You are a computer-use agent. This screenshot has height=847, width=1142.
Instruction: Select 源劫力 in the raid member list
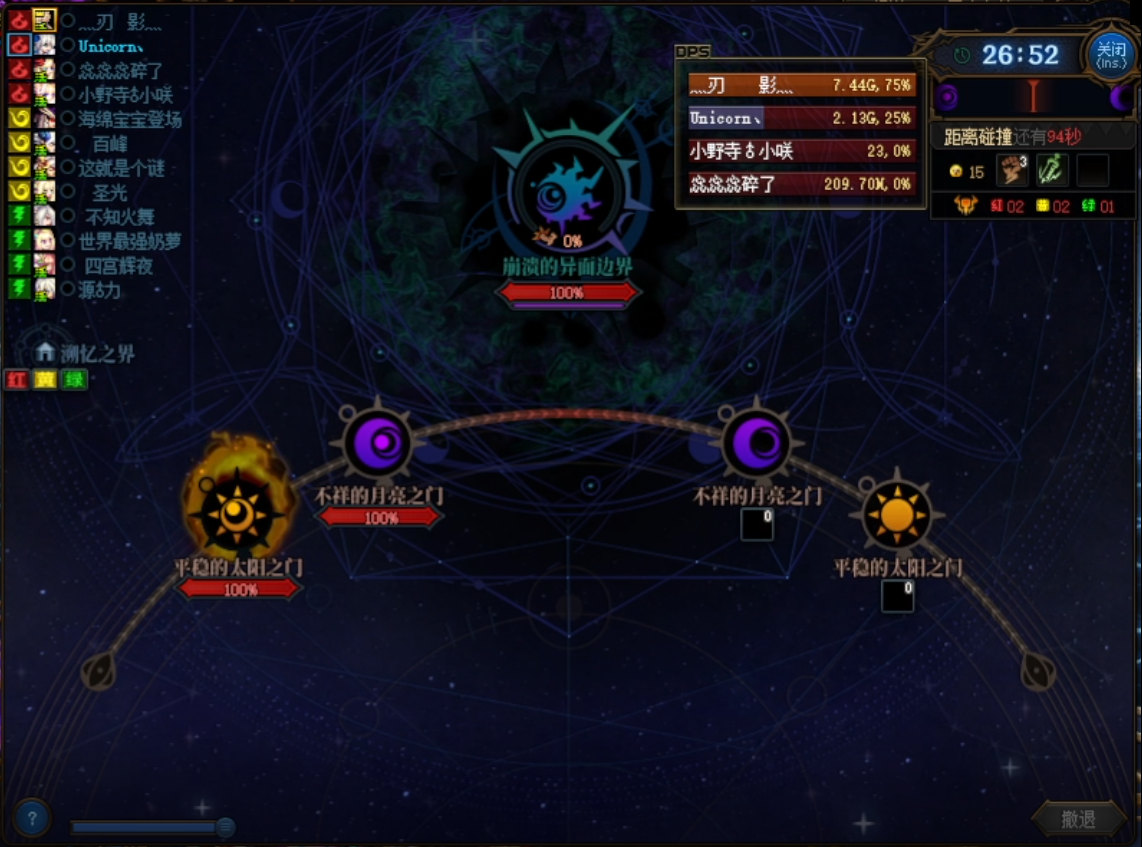[x=100, y=290]
